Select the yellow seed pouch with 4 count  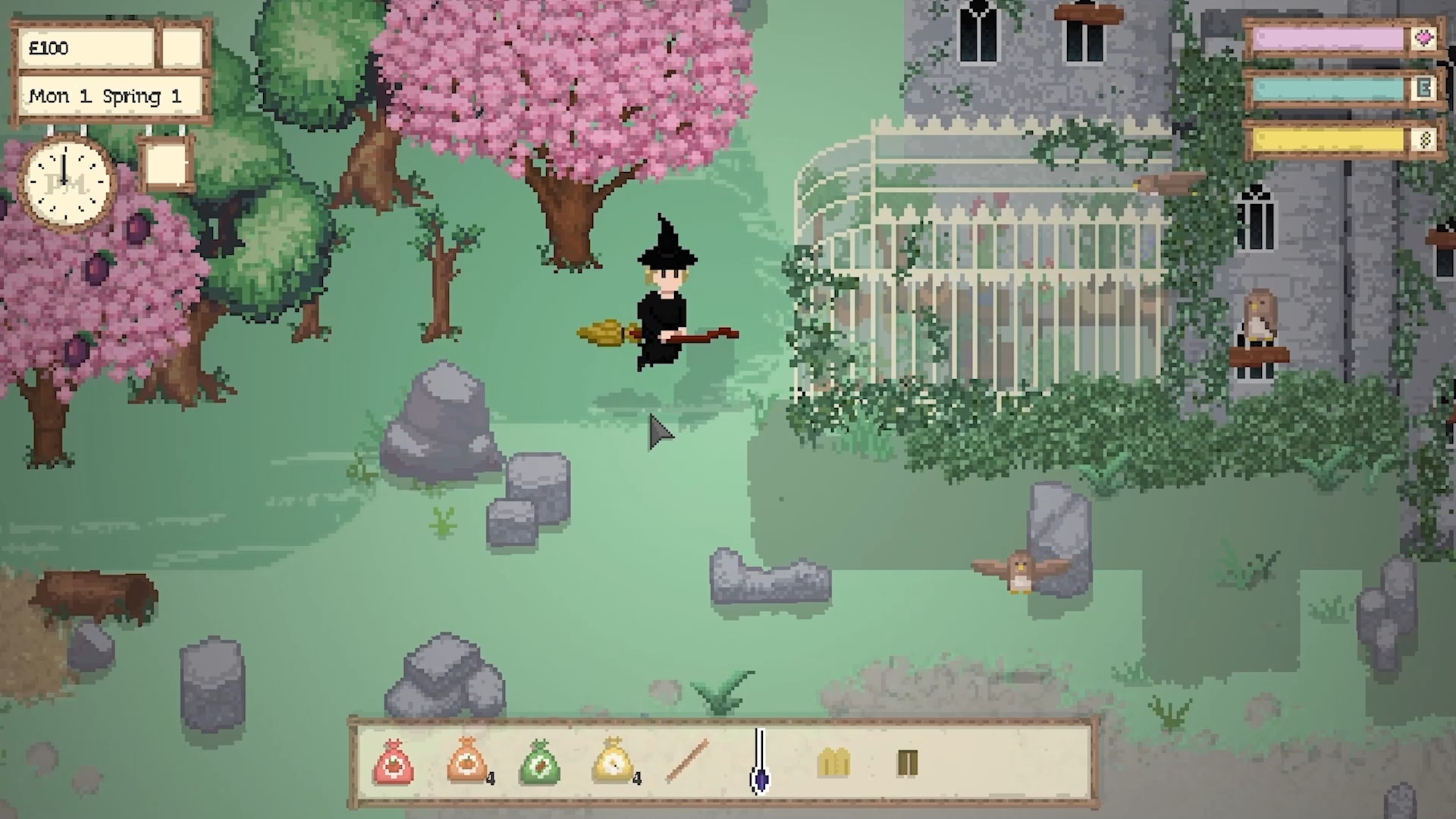[613, 764]
